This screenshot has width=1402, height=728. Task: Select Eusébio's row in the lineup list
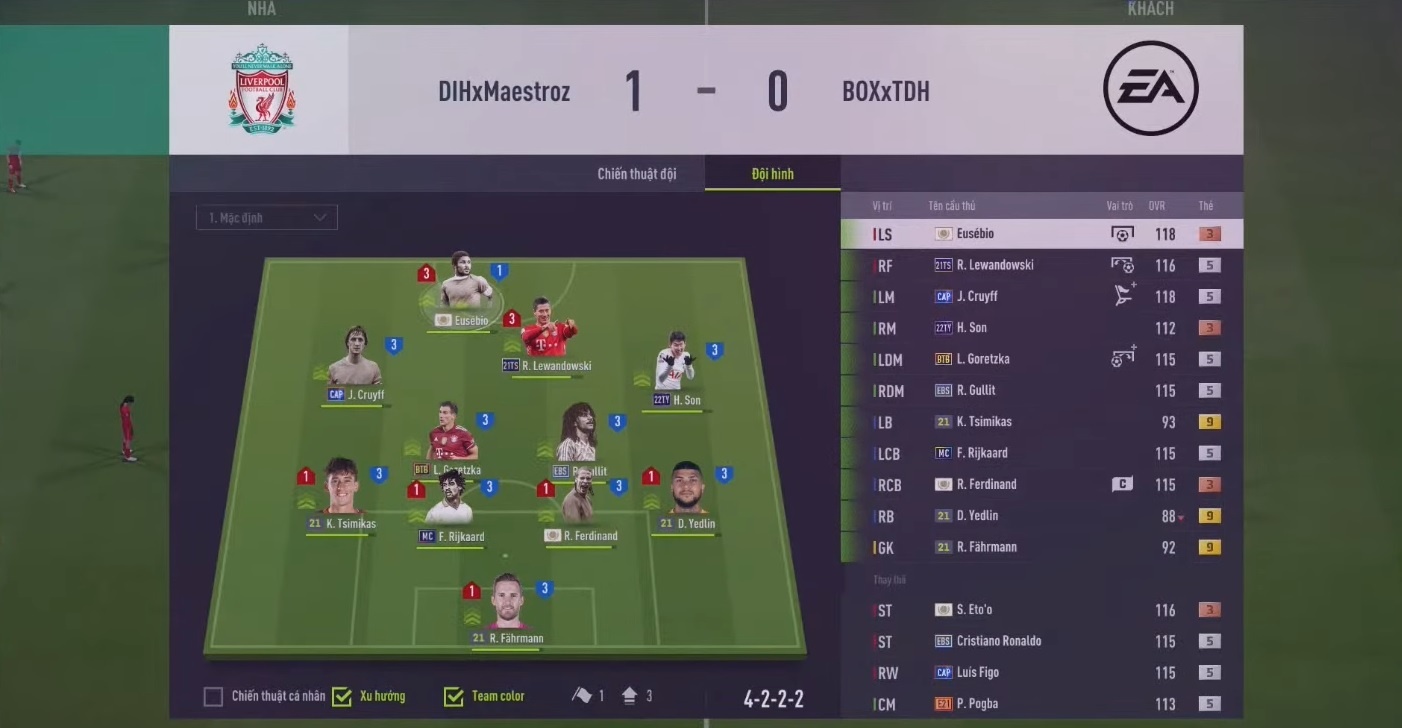[1040, 234]
